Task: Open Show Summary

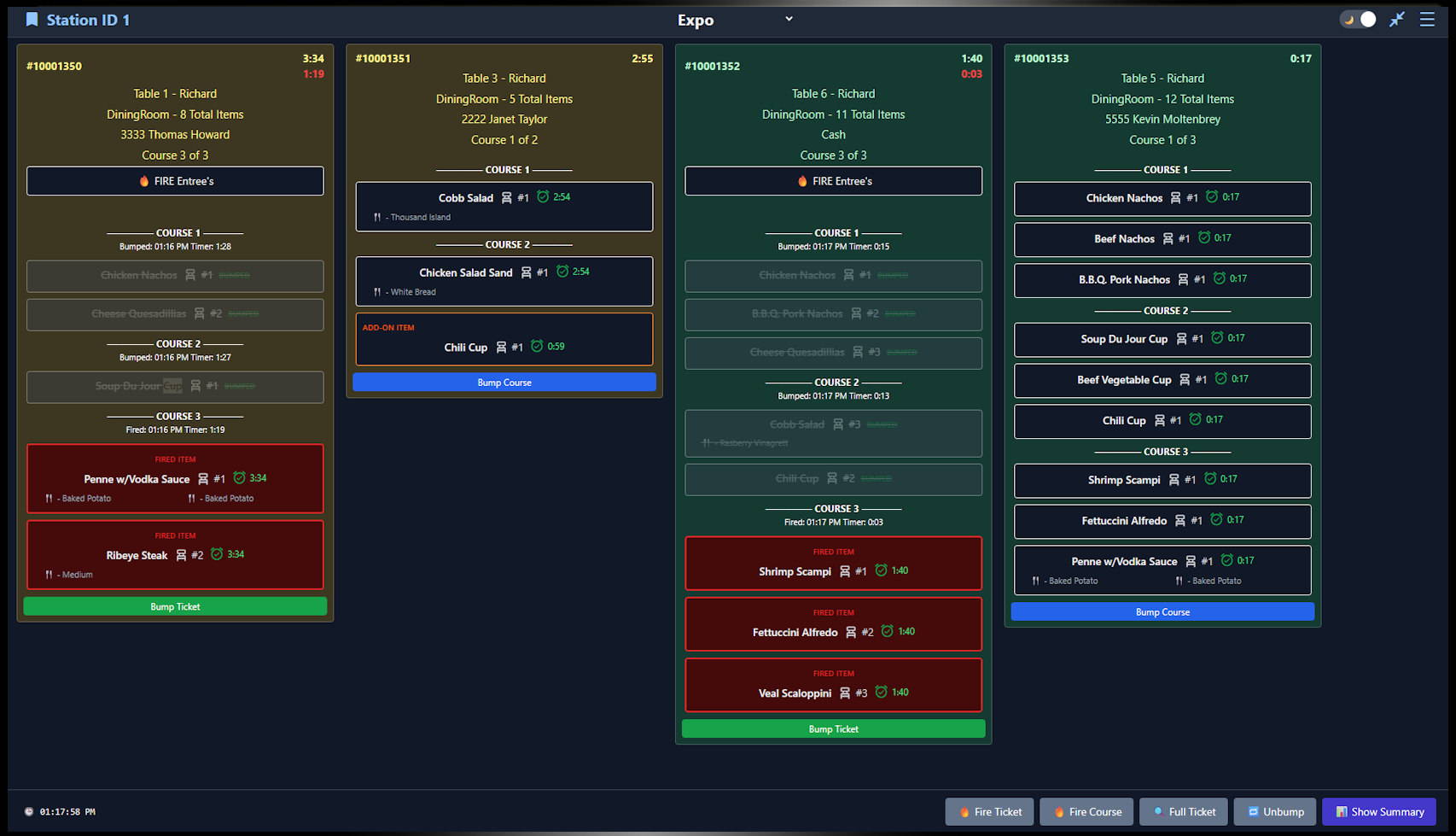Action: (x=1379, y=811)
